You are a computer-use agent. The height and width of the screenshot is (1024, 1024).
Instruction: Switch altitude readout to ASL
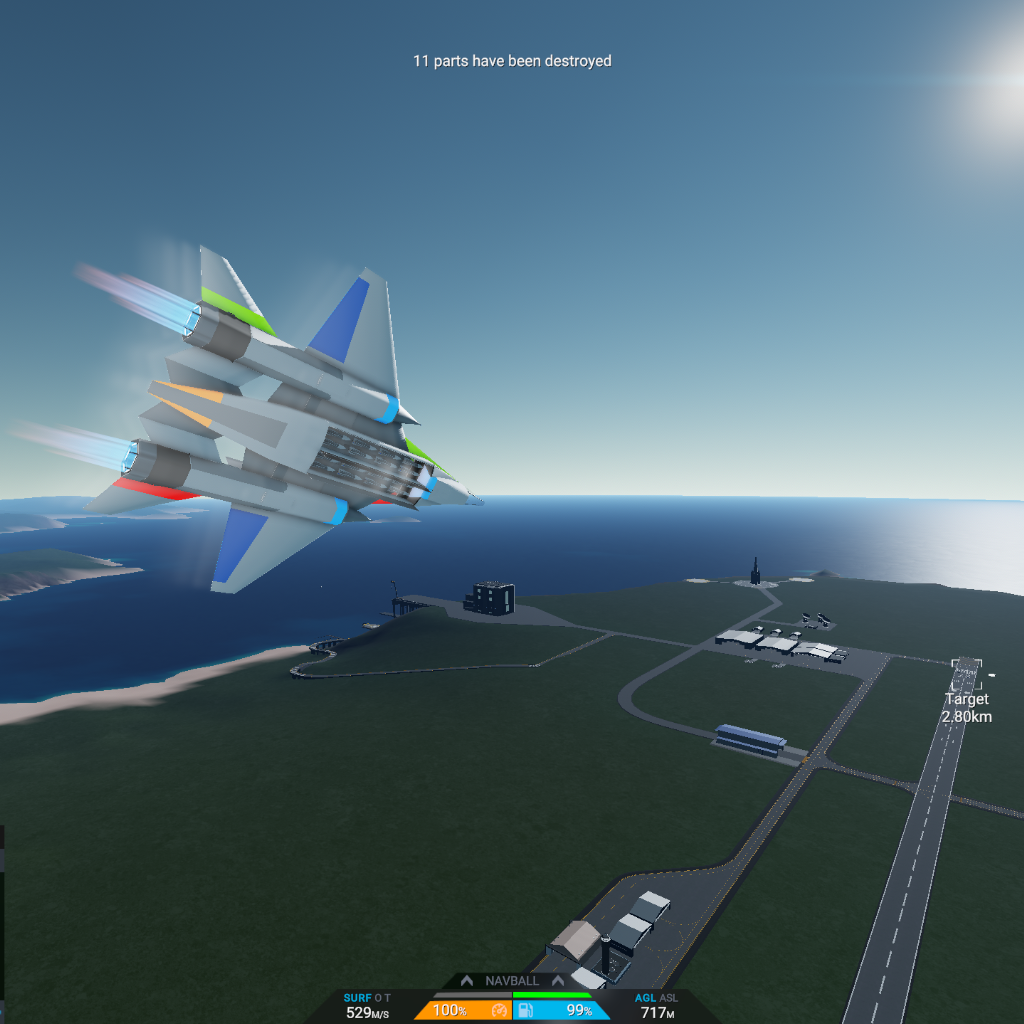pos(668,998)
